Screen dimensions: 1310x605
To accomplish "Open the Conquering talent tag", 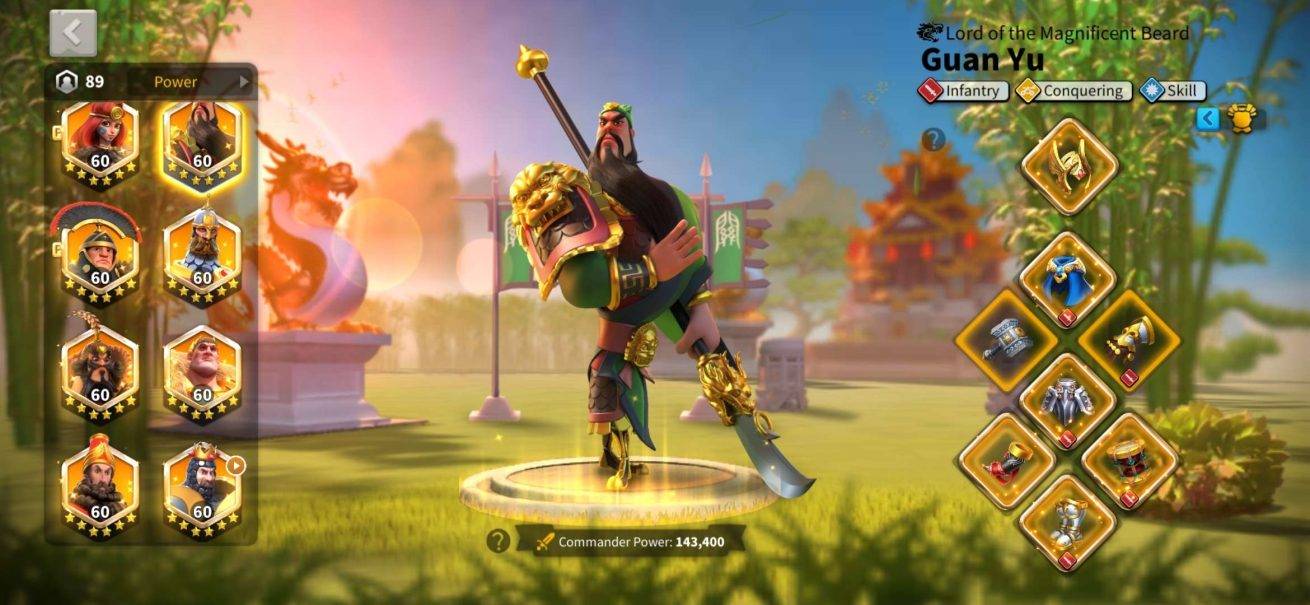I will [x=1074, y=91].
